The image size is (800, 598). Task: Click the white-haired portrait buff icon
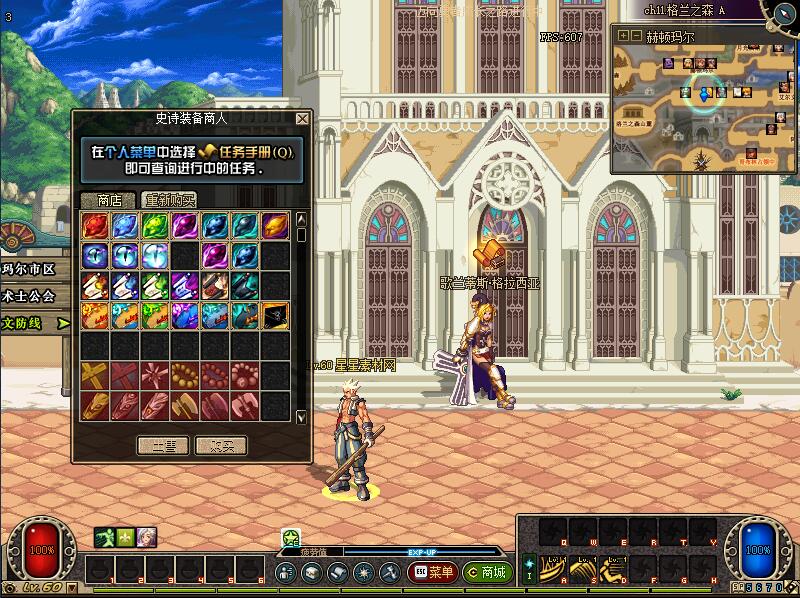click(x=147, y=537)
